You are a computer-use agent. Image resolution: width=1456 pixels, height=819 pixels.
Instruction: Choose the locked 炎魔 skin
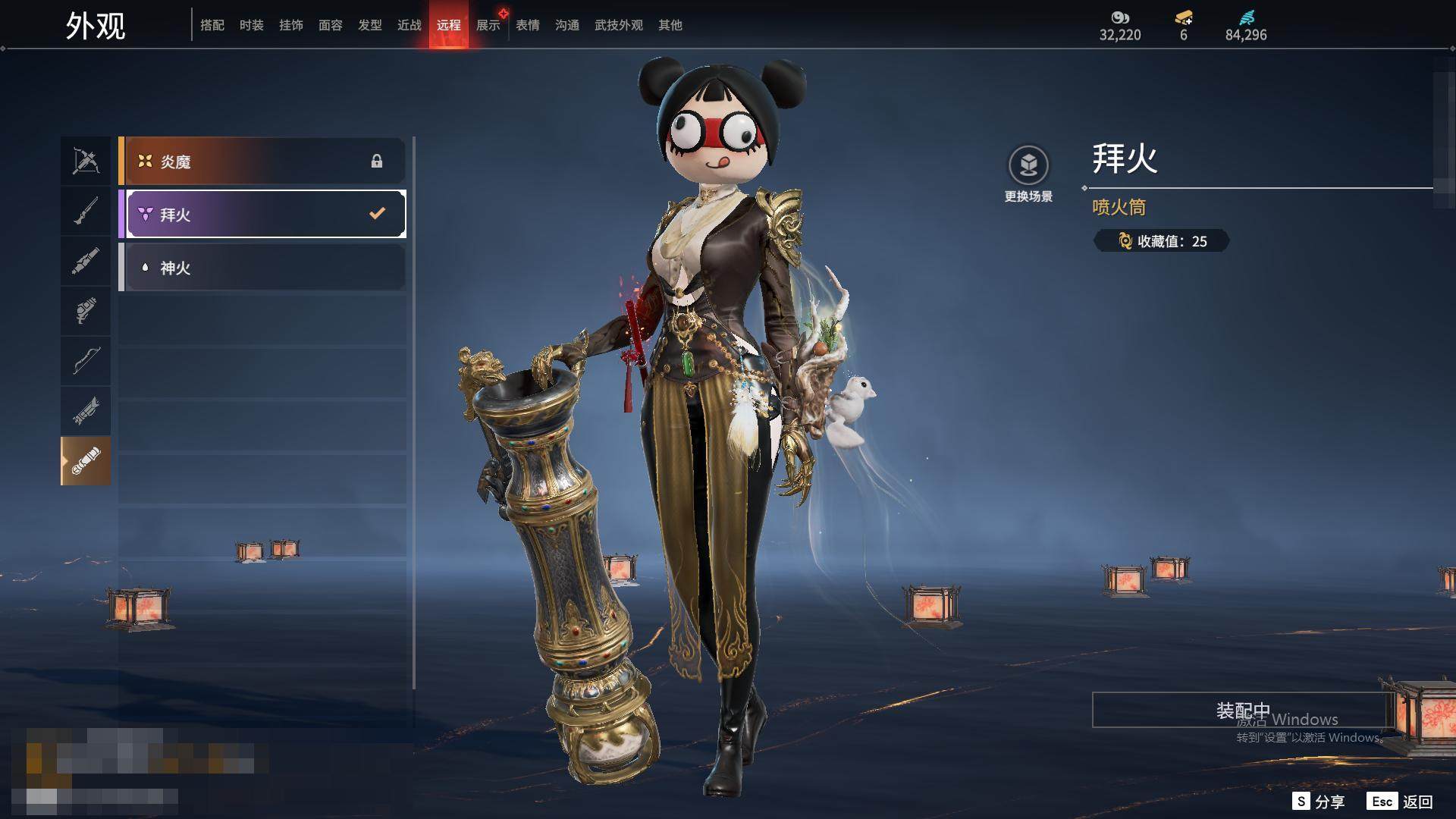pos(262,162)
